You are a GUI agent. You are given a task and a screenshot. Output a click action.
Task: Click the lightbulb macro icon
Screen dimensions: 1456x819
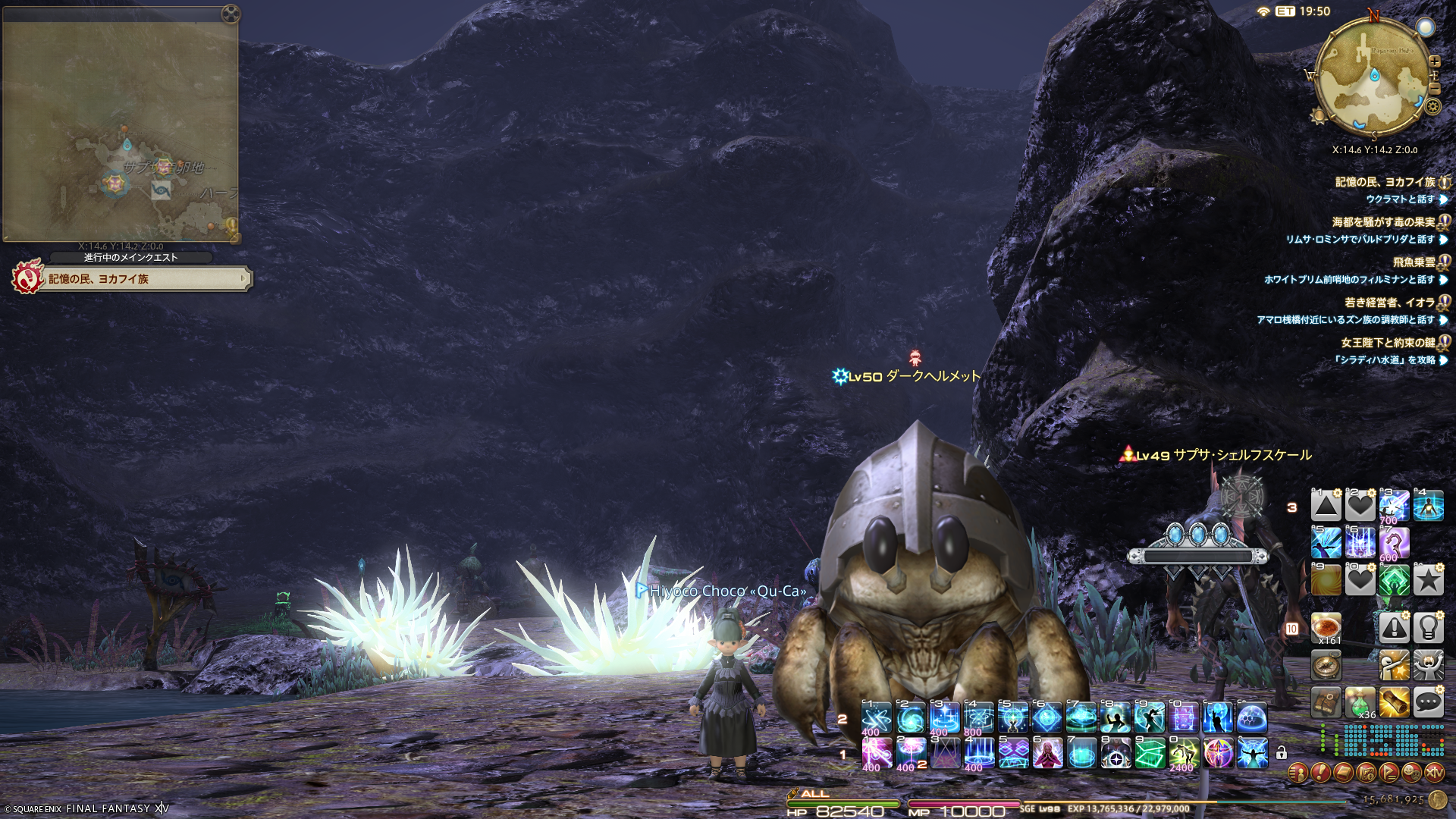click(1428, 629)
